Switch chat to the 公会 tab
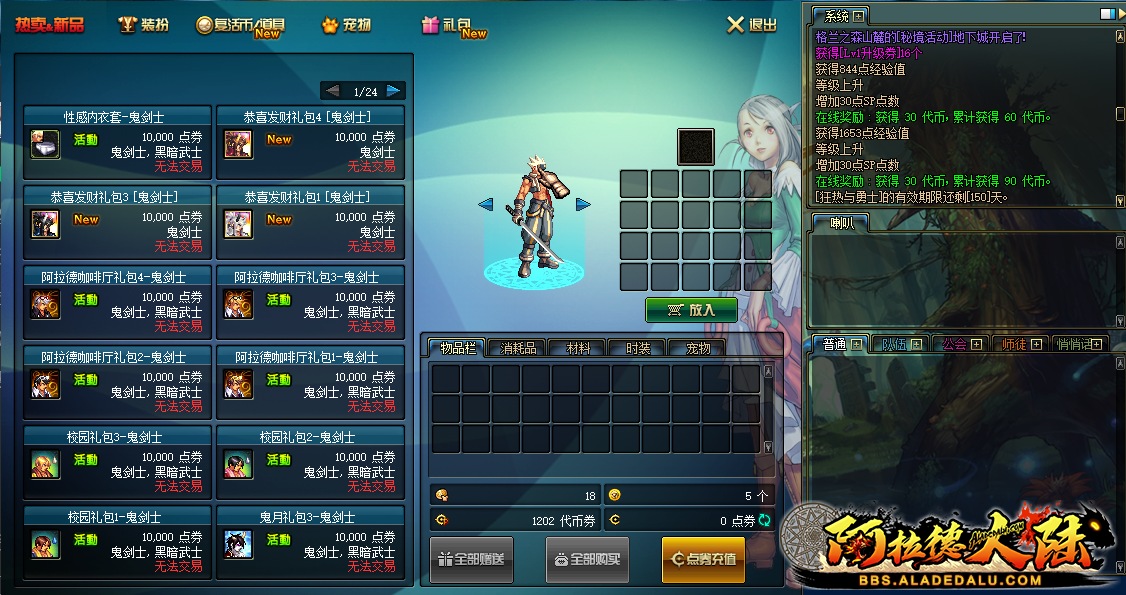Screen dimensions: 1126x595 point(955,344)
